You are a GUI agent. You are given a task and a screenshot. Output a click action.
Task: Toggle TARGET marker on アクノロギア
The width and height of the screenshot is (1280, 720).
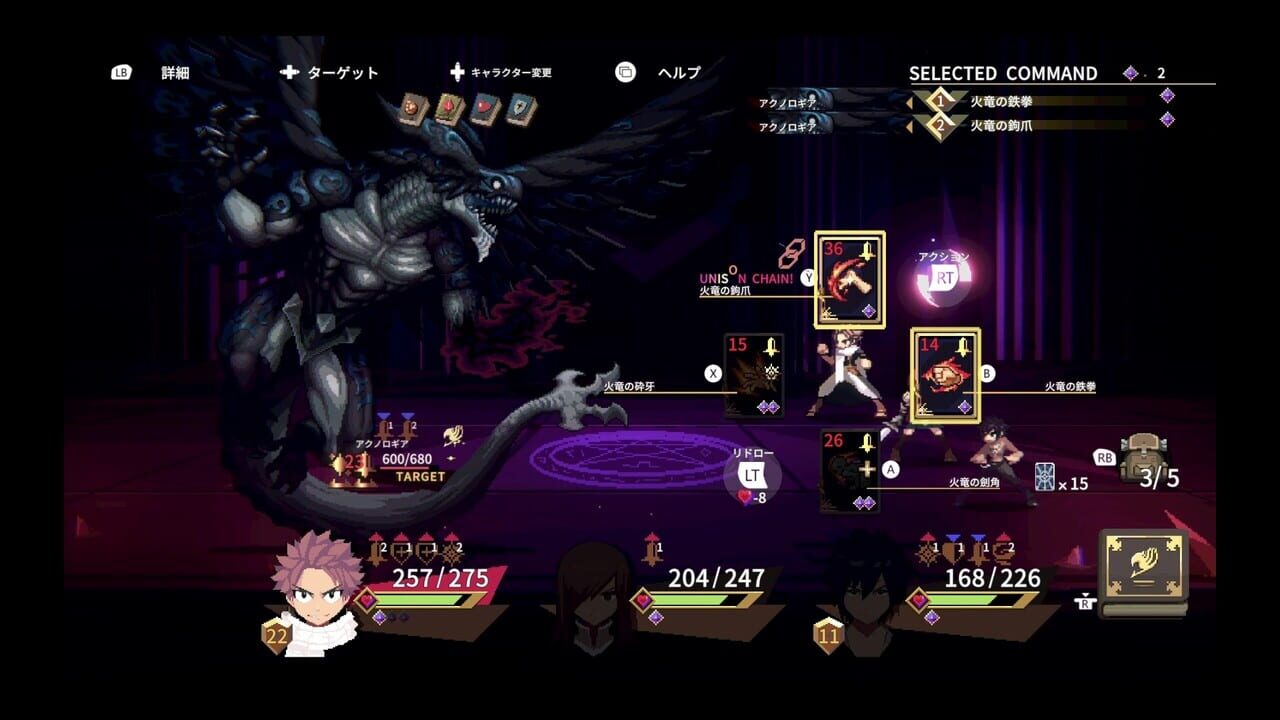(422, 477)
